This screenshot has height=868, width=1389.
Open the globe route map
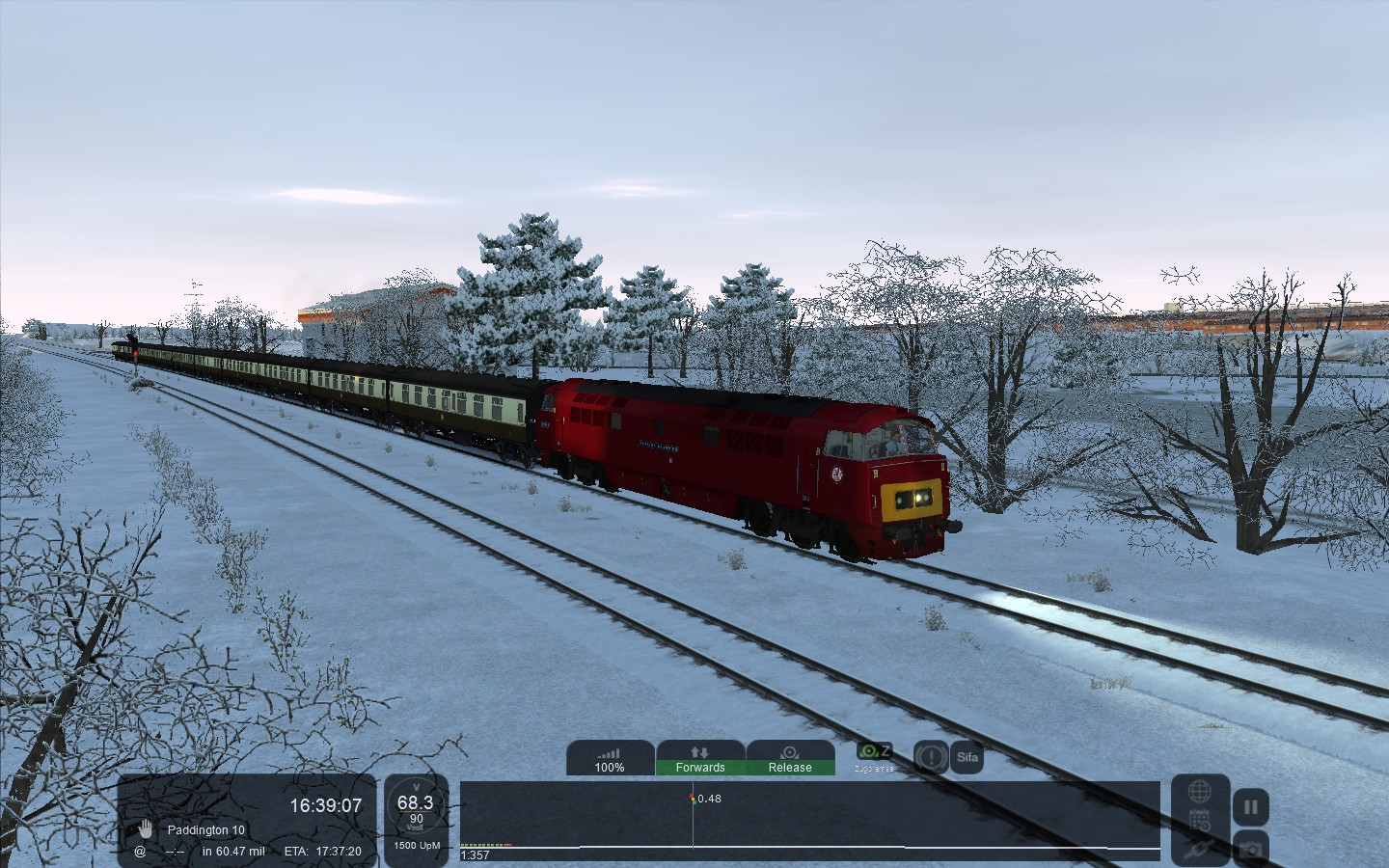(1200, 792)
